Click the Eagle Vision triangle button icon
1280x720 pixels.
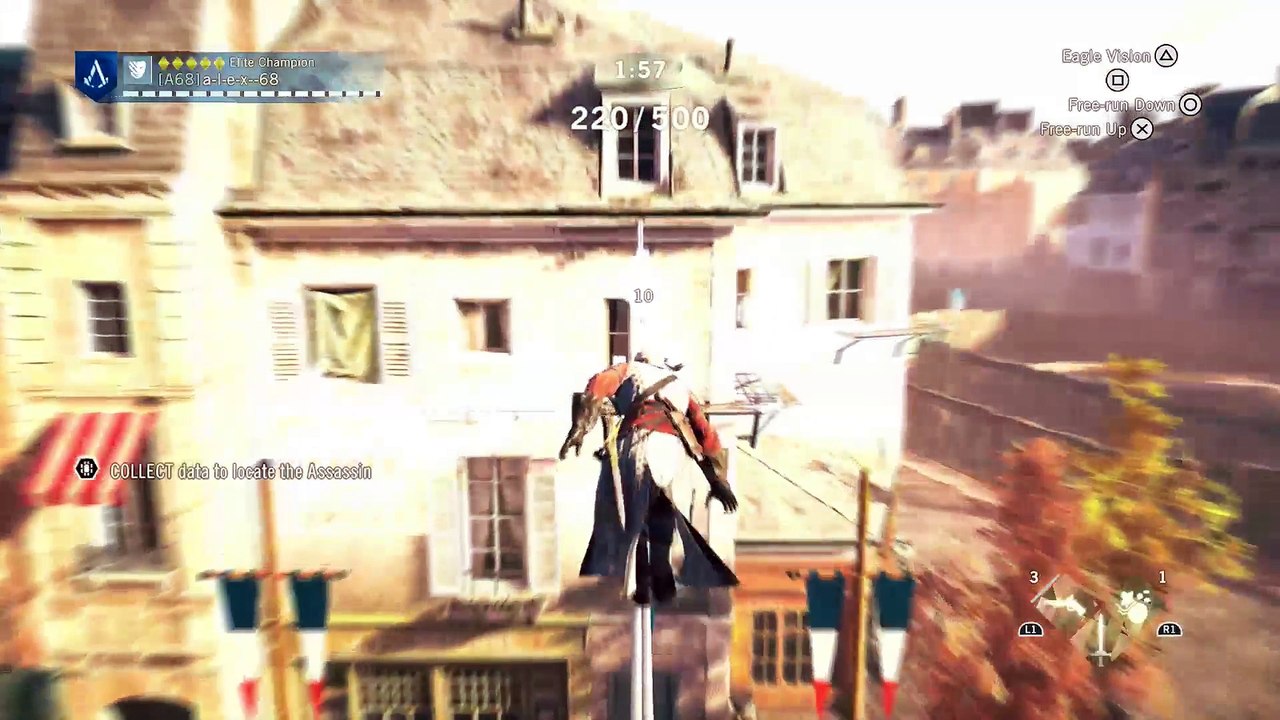coord(1166,56)
